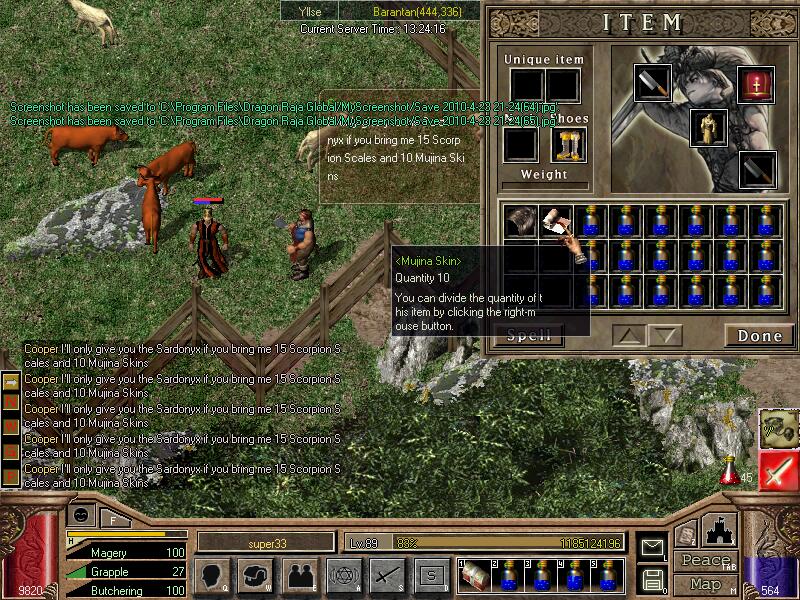Select the treasure chest in quickbar slot 1
The width and height of the screenshot is (800, 600).
473,575
